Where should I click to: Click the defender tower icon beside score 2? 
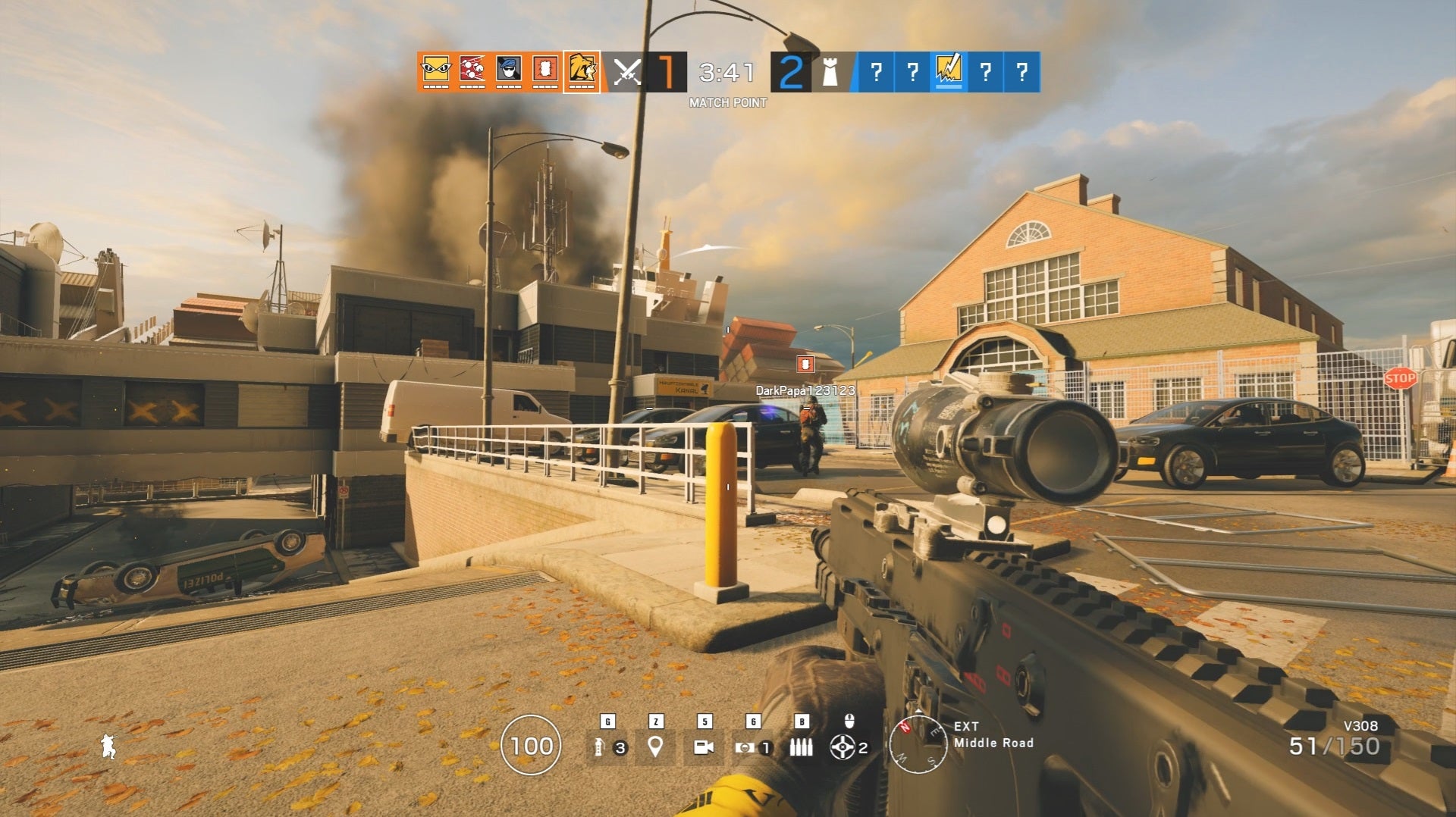(x=830, y=72)
